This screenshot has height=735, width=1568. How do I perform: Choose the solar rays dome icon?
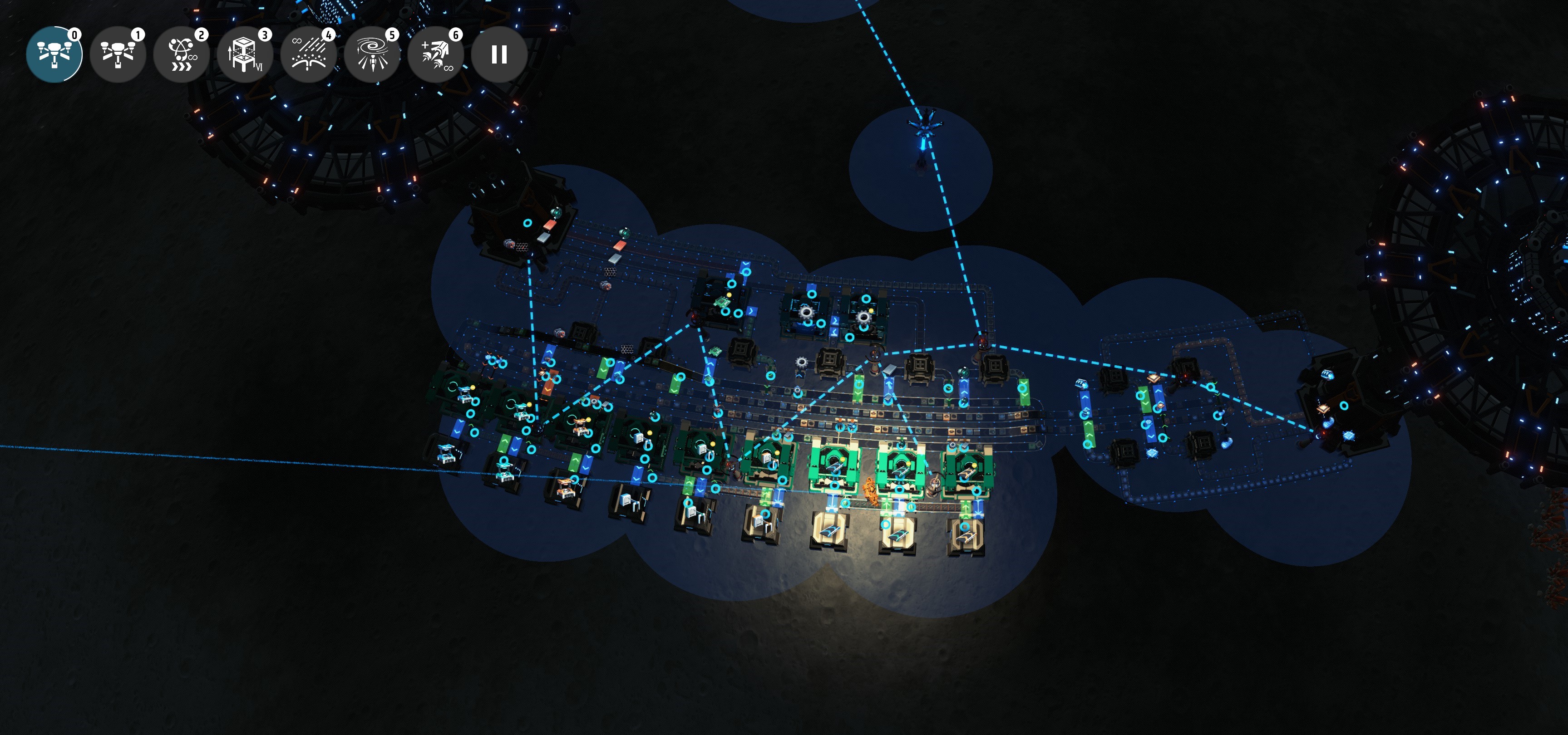coord(309,54)
